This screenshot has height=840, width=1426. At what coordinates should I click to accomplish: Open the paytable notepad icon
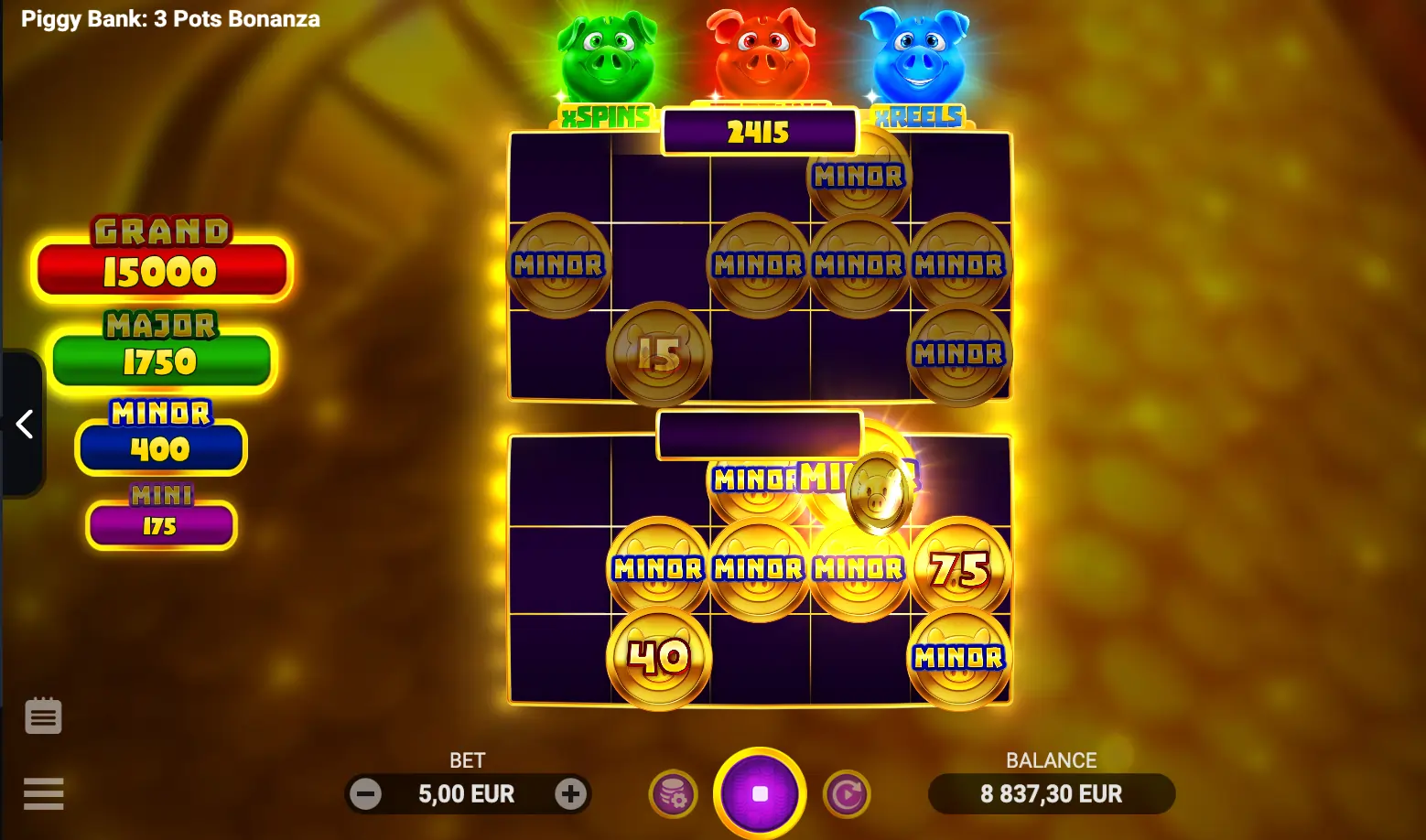(43, 716)
